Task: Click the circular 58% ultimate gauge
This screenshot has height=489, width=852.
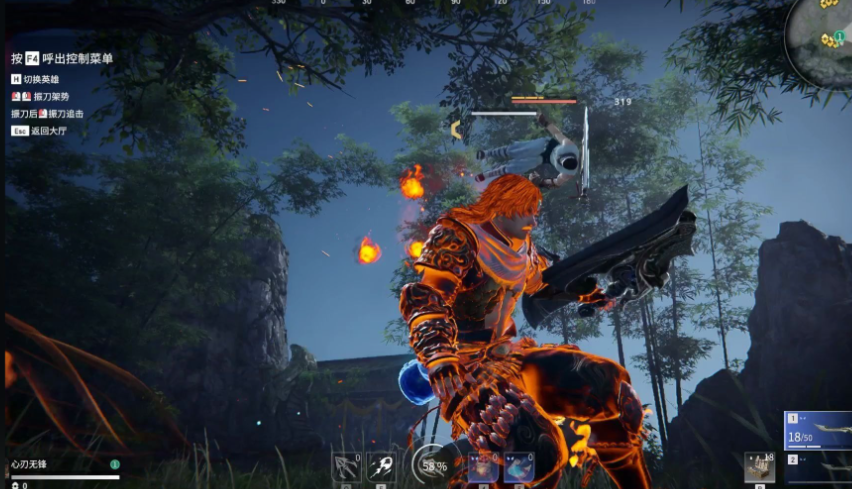Action: click(433, 466)
